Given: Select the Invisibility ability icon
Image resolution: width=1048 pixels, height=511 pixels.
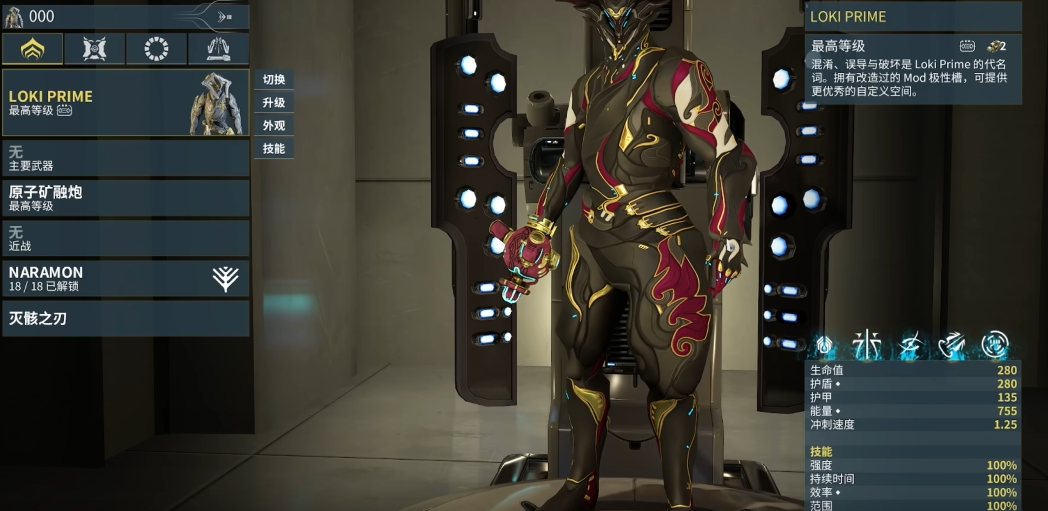Looking at the screenshot, I should pos(911,346).
